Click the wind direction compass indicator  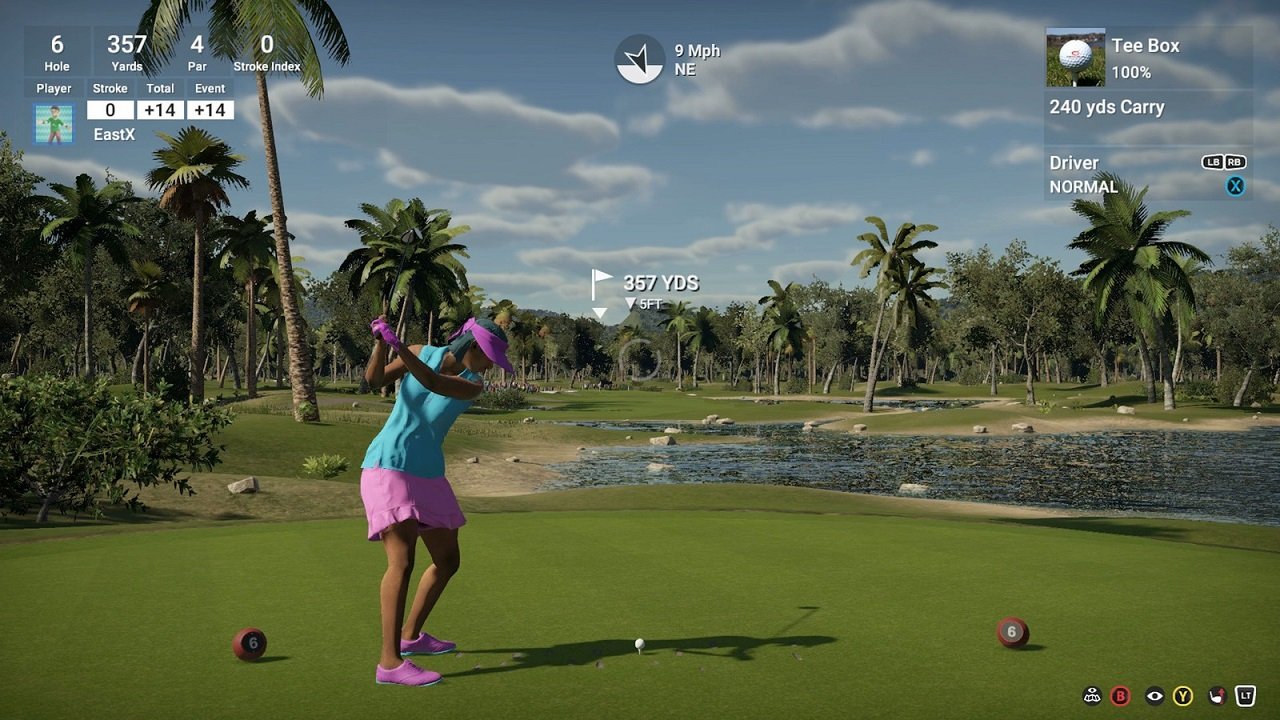[638, 59]
